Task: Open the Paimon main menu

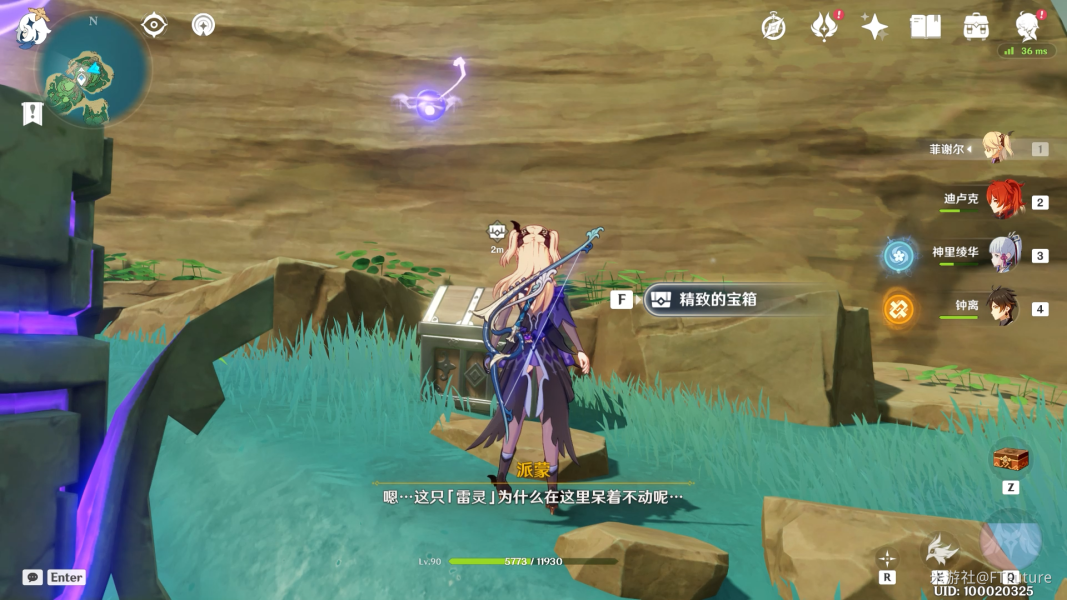Action: 32,28
